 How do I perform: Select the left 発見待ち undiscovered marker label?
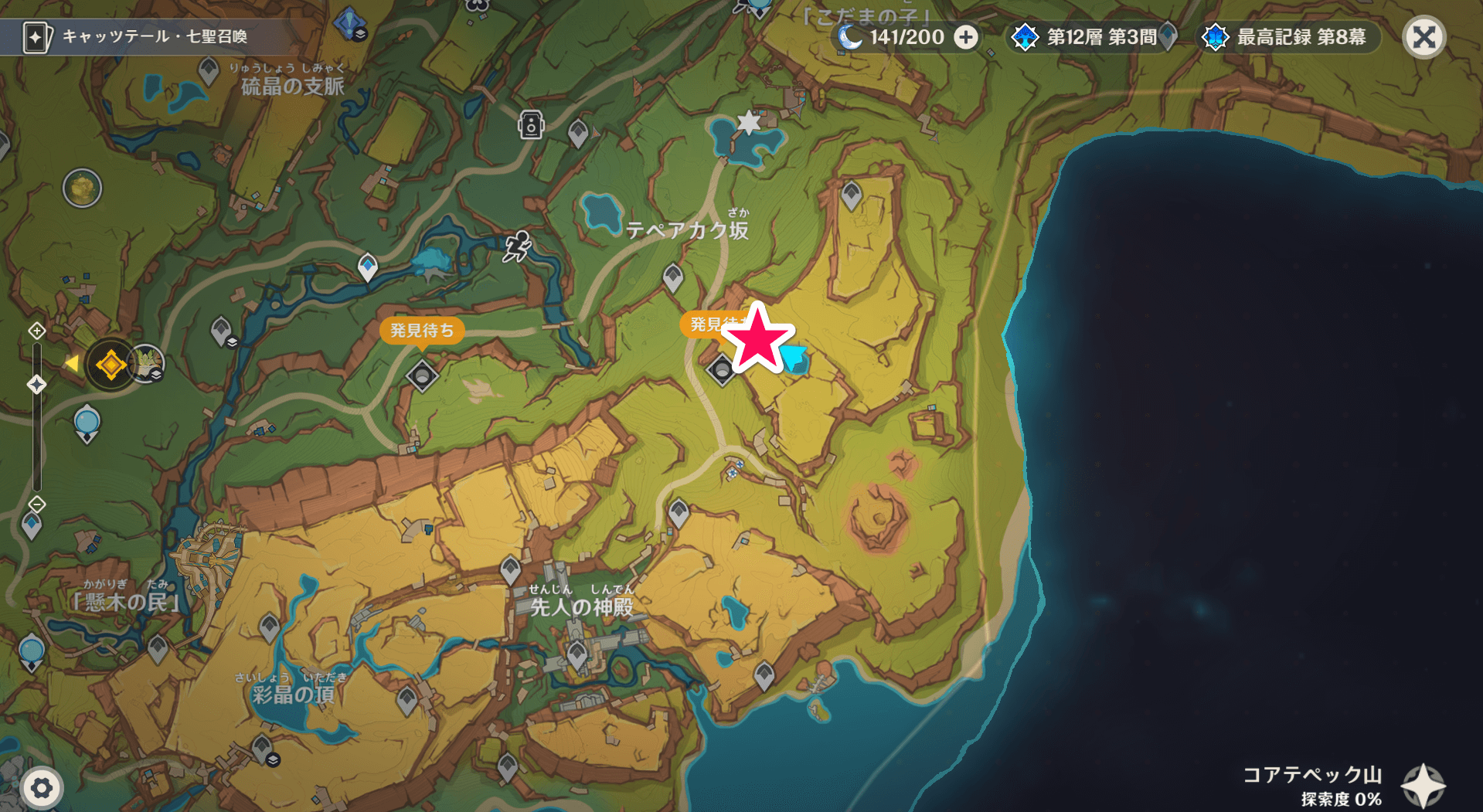421,331
